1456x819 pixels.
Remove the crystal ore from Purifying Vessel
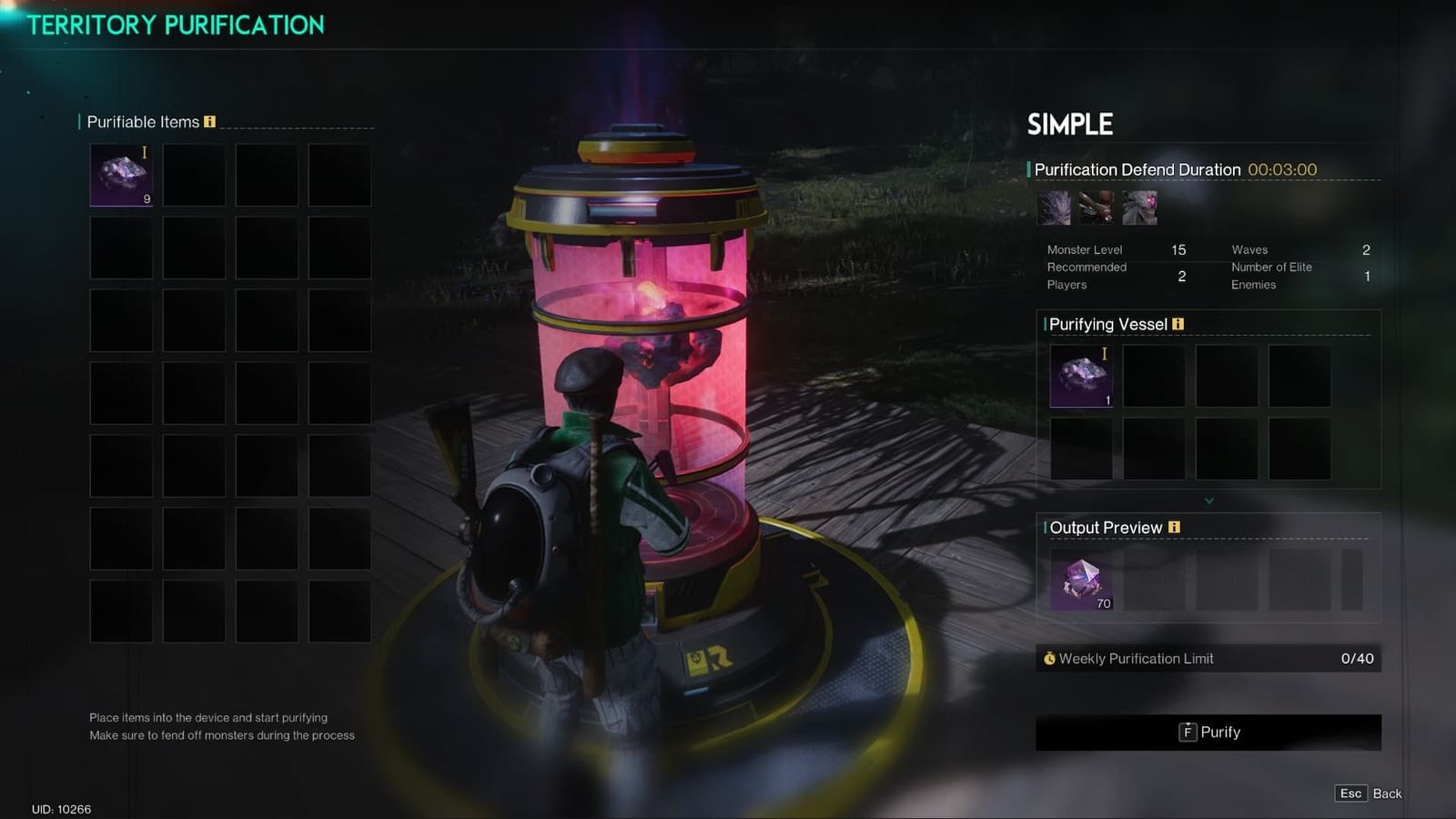(1081, 375)
